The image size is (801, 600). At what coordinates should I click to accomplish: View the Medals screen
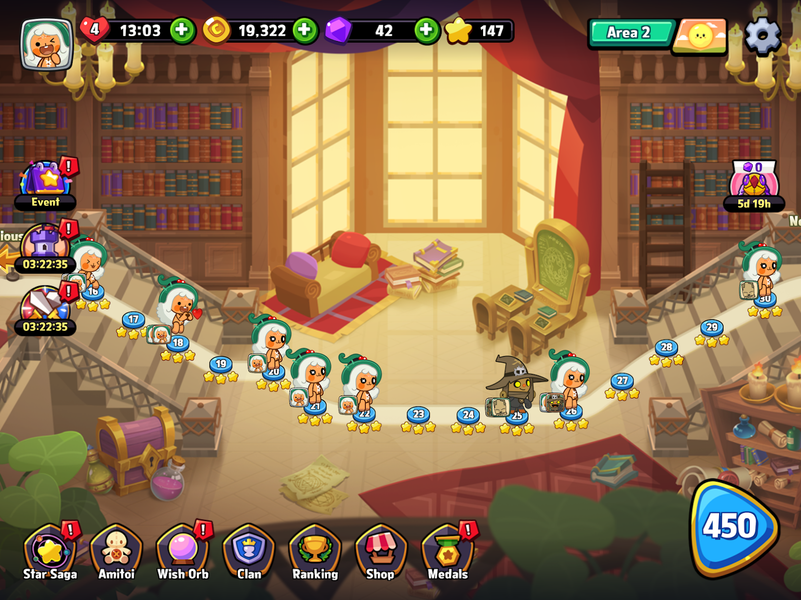(447, 553)
